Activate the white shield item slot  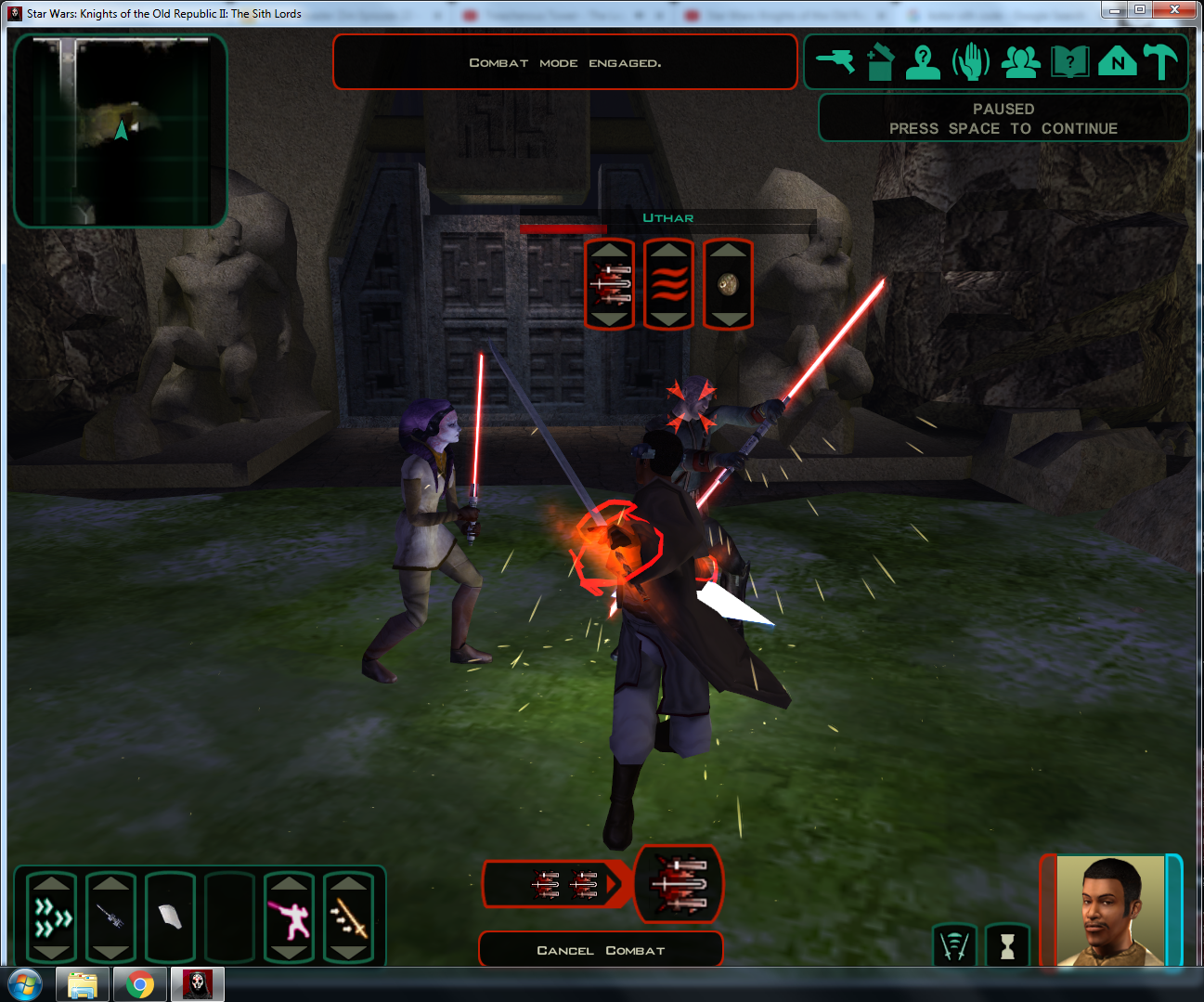point(170,917)
